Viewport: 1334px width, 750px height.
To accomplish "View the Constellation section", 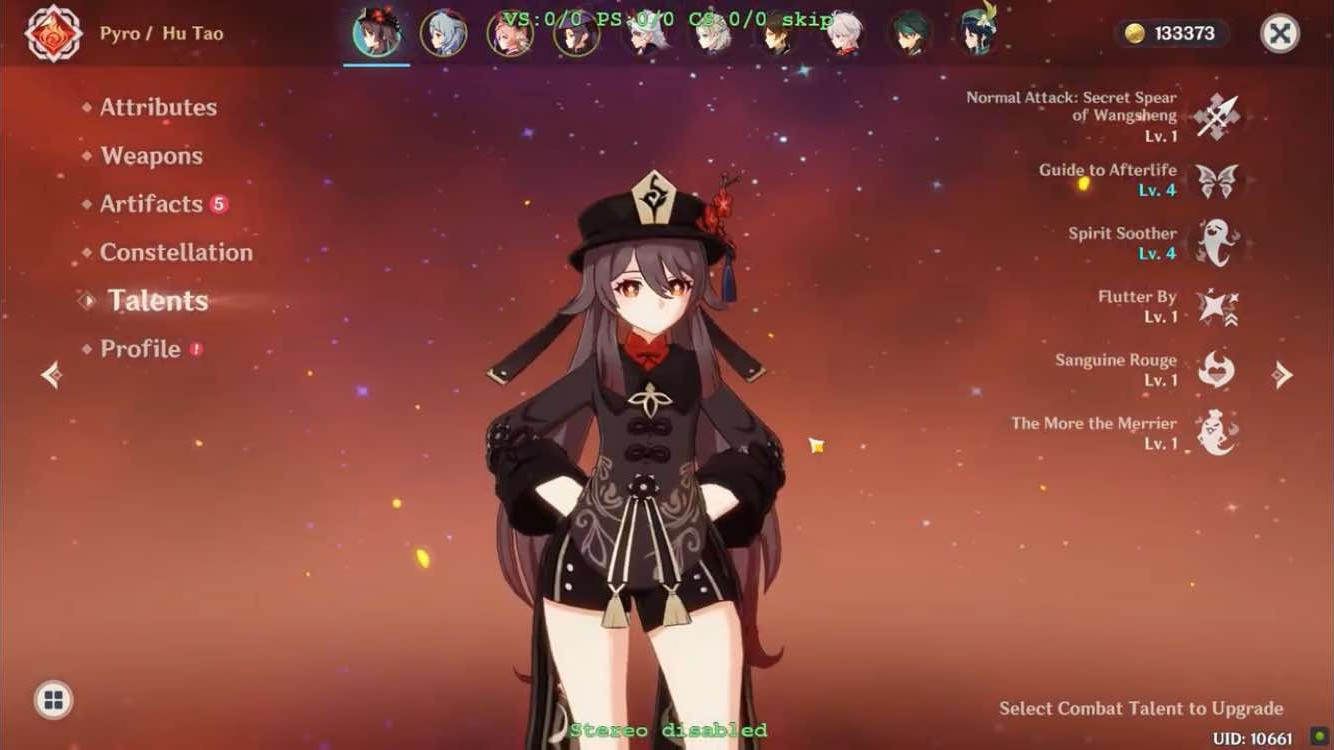I will (x=176, y=252).
